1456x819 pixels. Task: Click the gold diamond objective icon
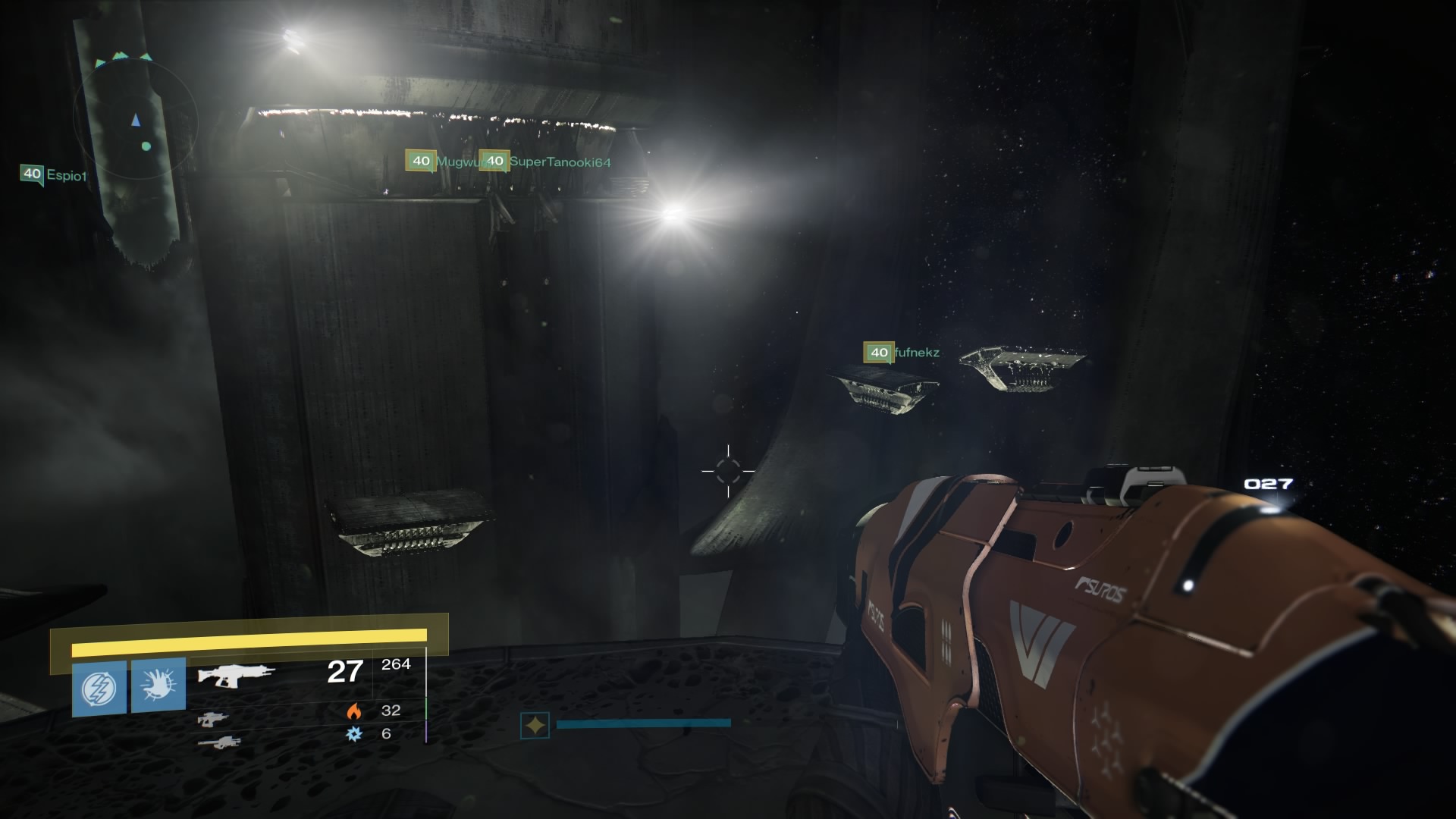click(535, 723)
